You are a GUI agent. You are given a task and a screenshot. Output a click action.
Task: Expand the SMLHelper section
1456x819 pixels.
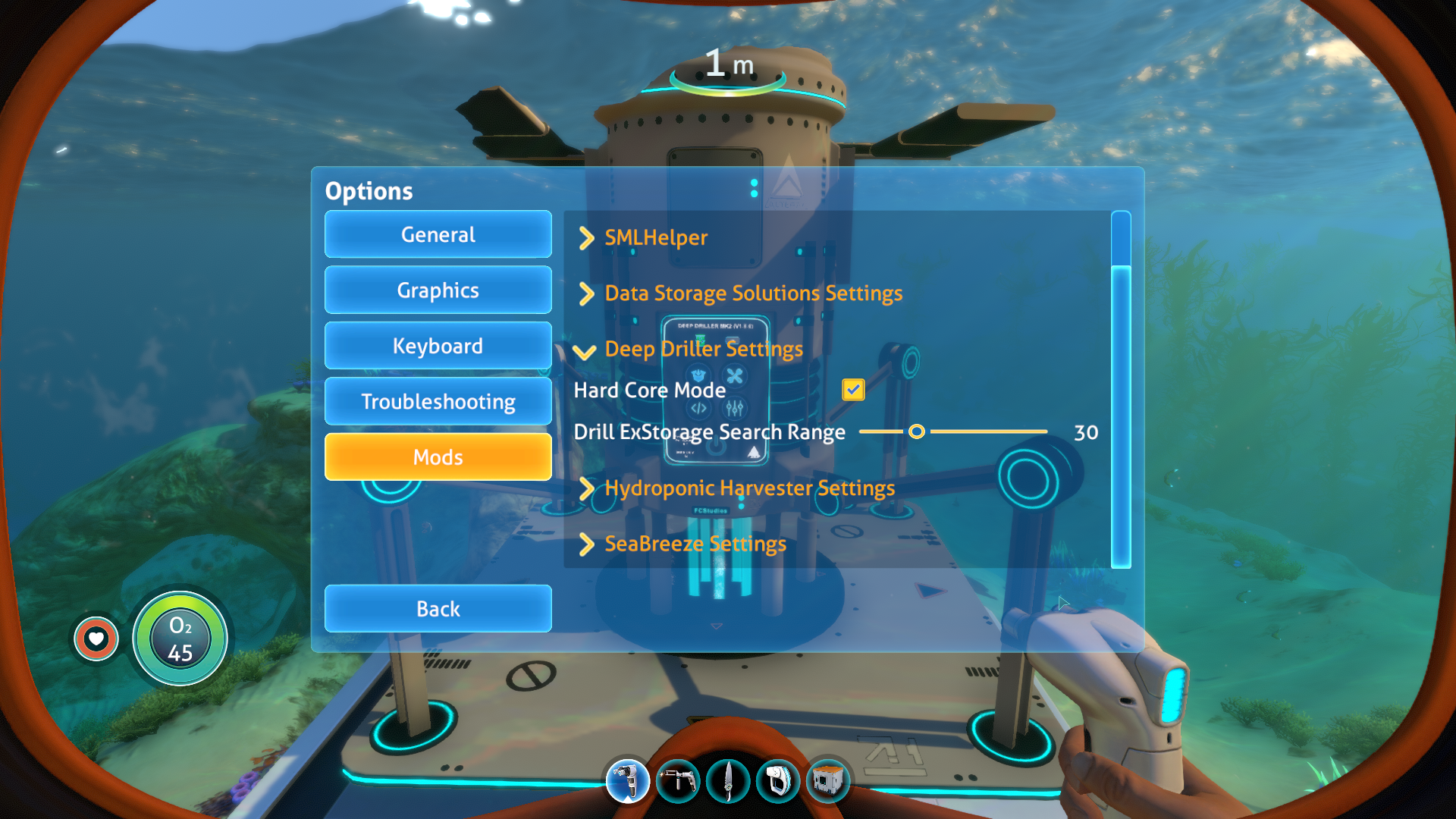655,237
